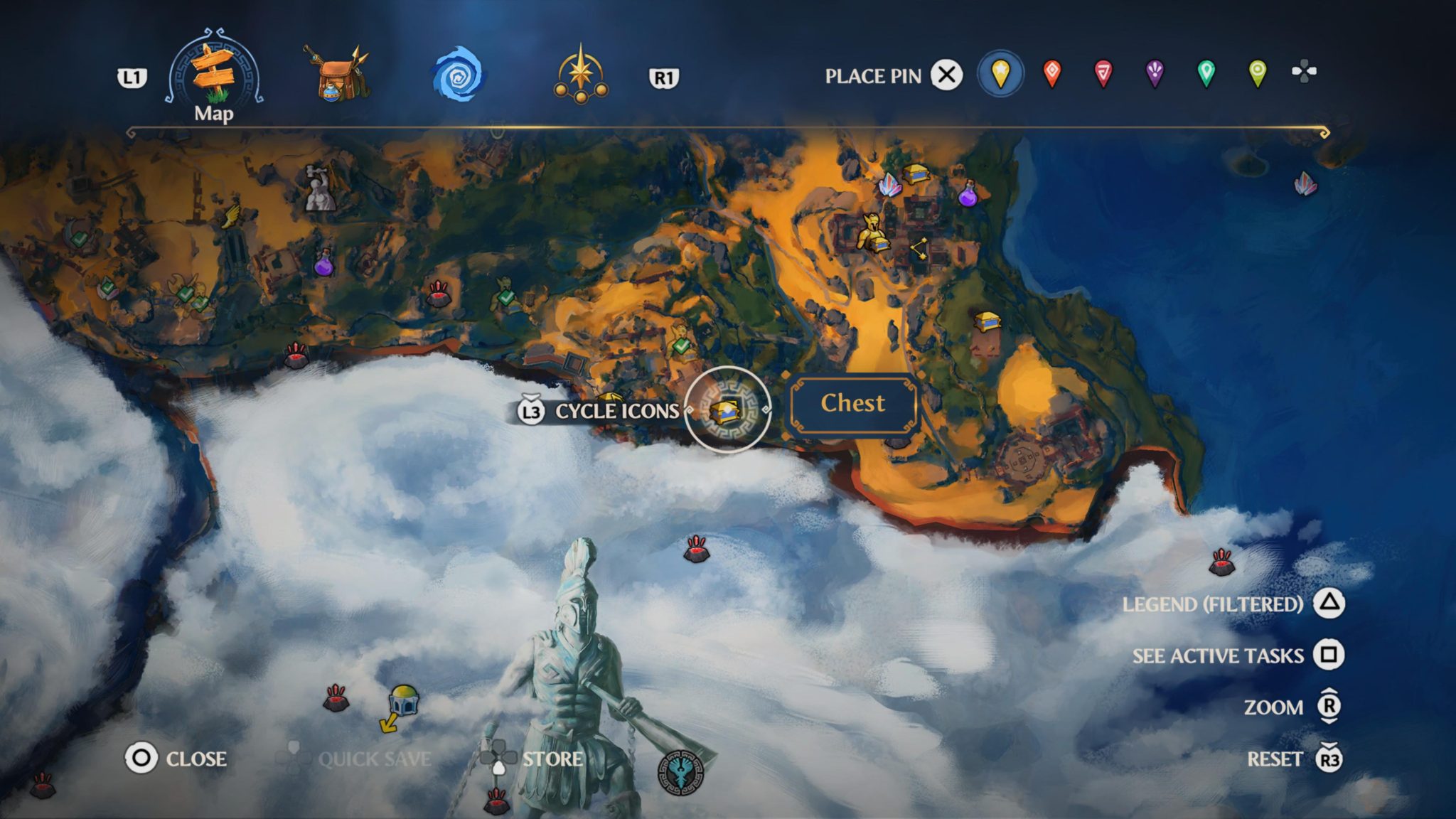Click the golden lyre icon near the volcano city
The image size is (1456, 819).
click(872, 231)
